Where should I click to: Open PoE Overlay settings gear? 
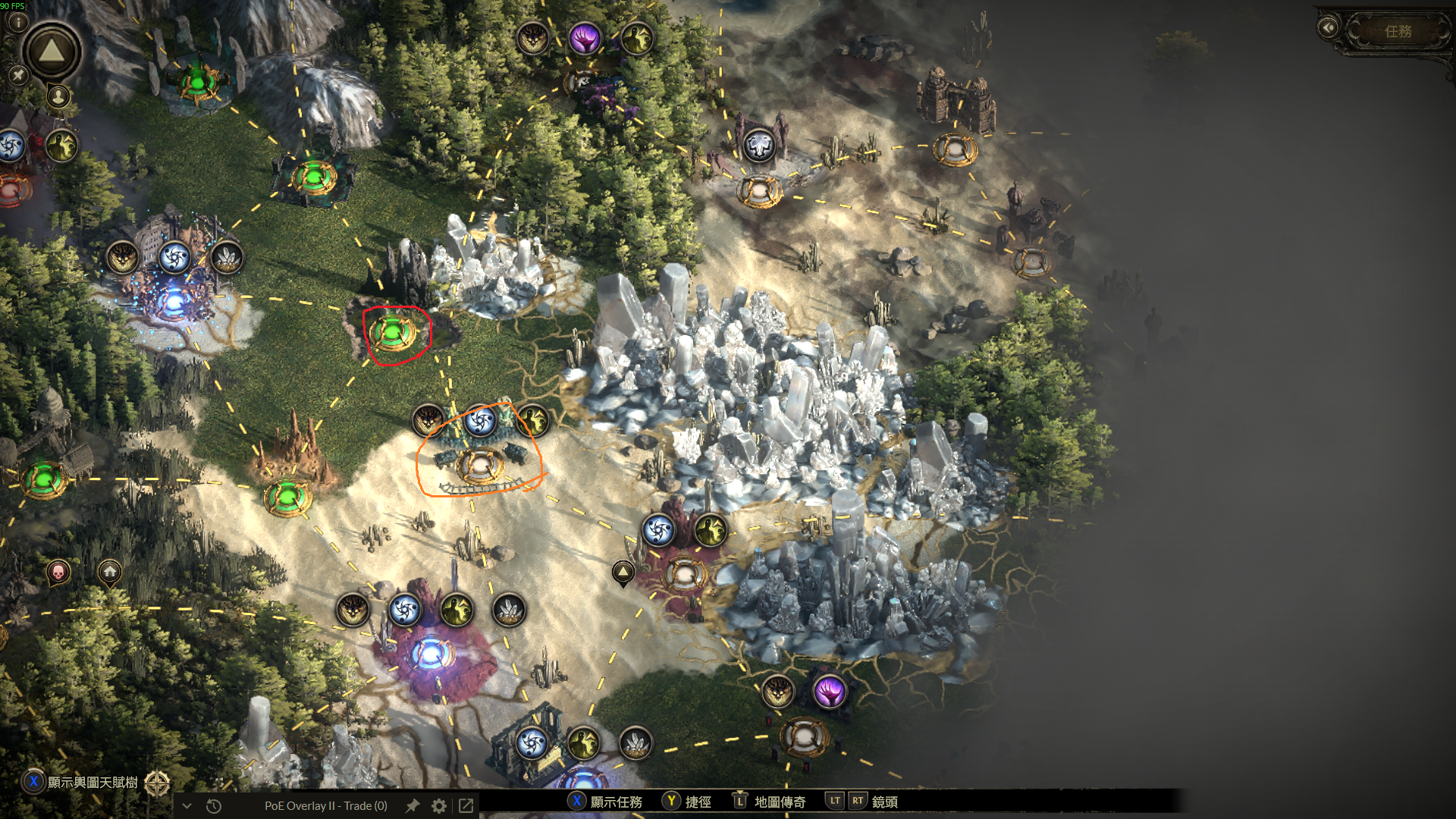439,805
